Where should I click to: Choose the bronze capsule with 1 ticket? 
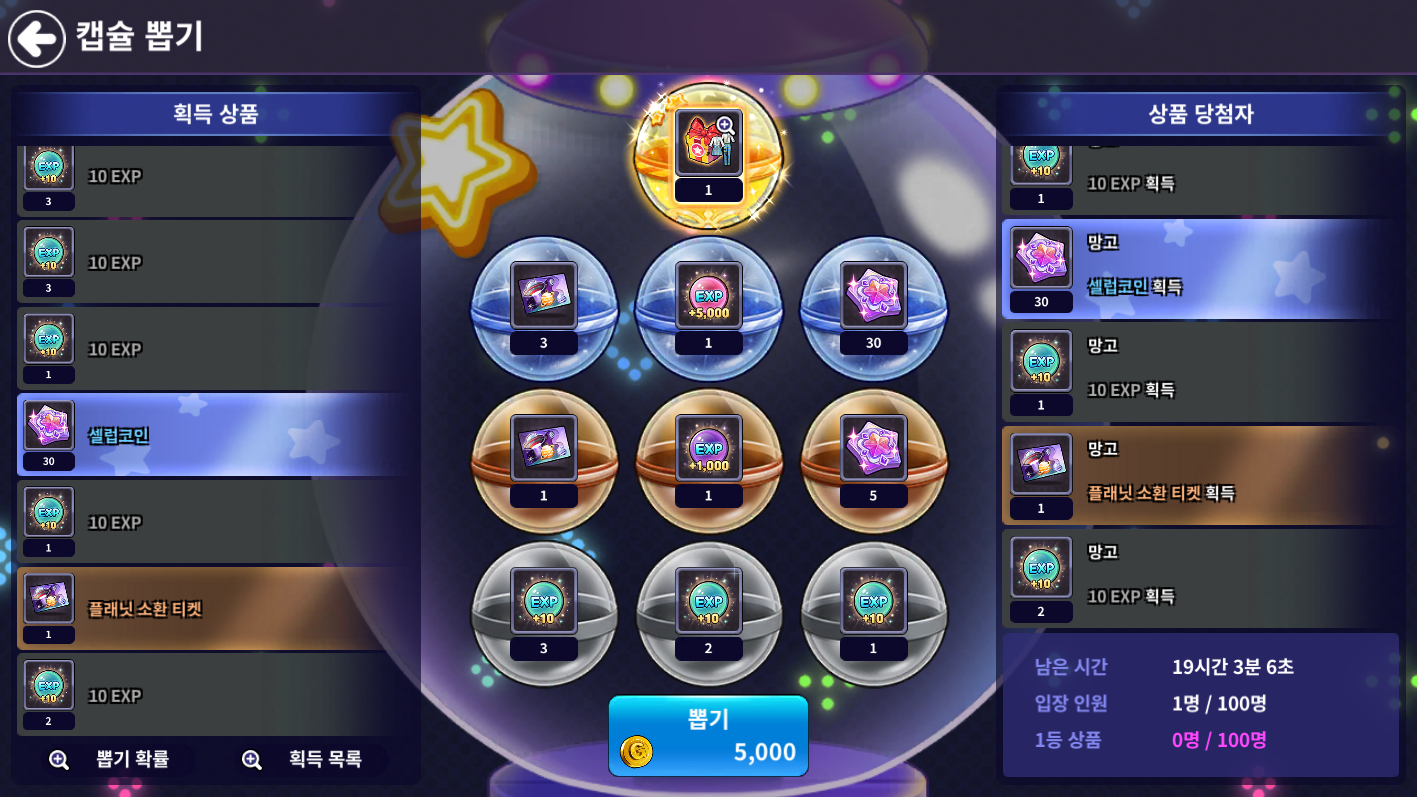(544, 459)
